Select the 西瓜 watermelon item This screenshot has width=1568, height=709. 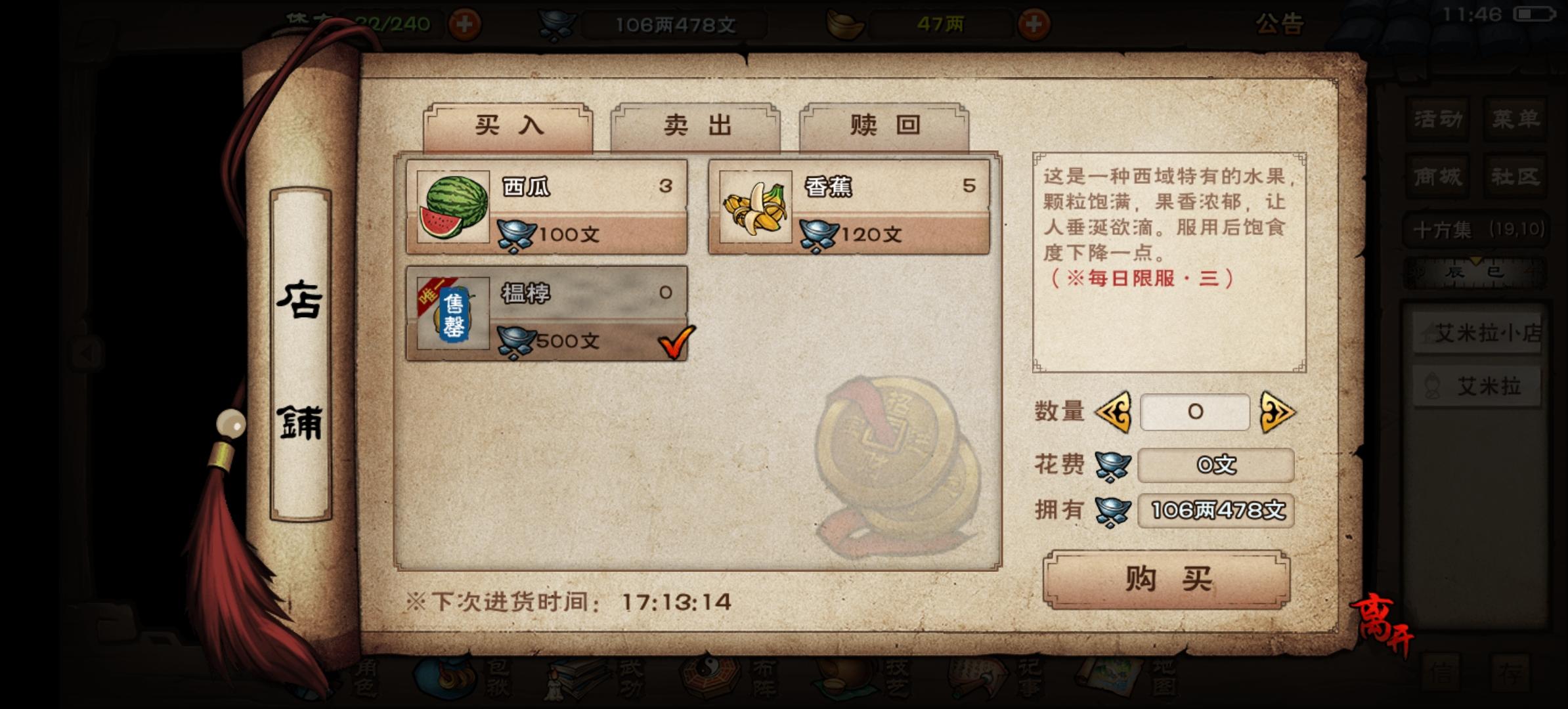[546, 210]
